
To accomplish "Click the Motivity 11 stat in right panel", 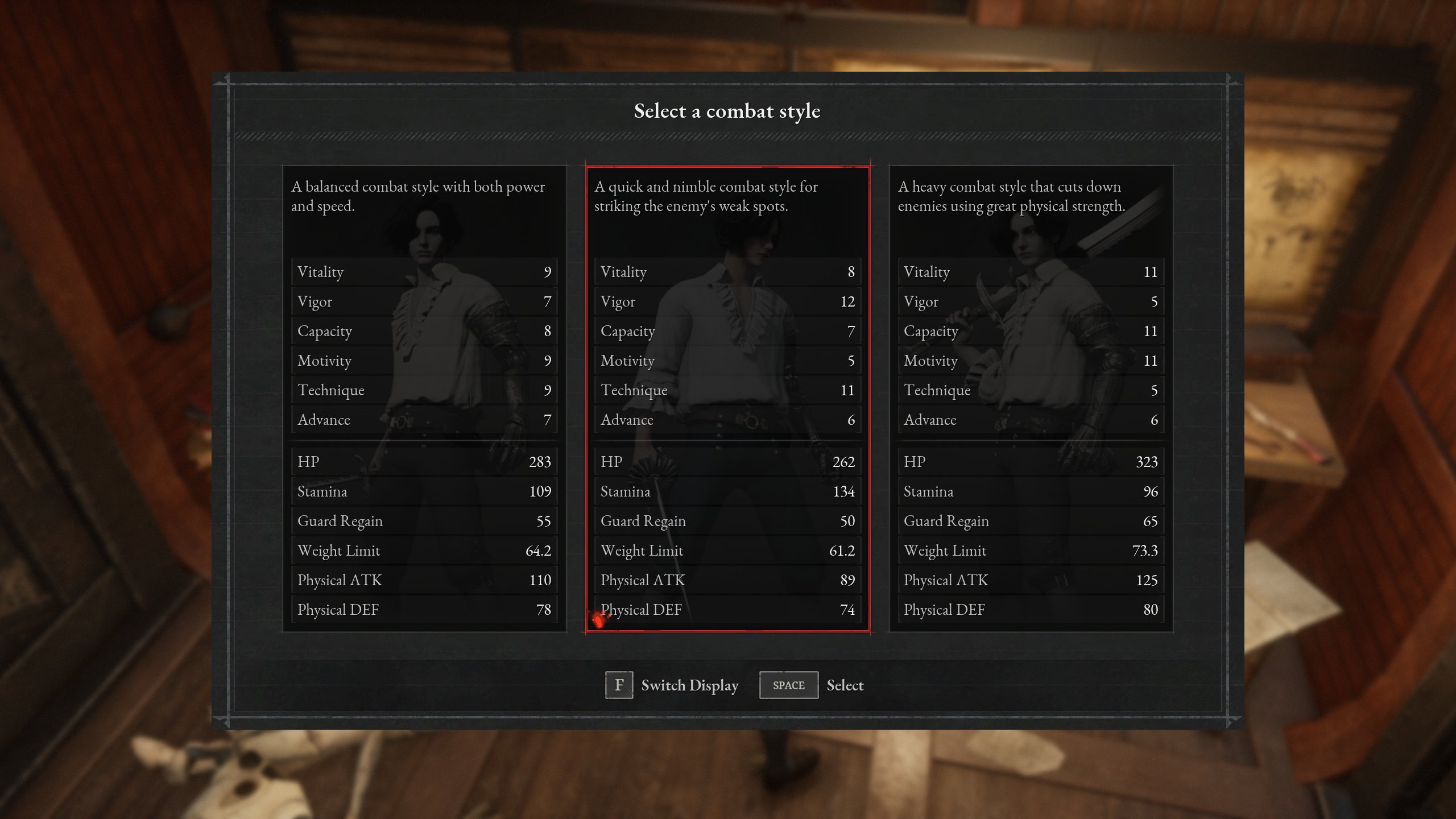I will pyautogui.click(x=1031, y=361).
